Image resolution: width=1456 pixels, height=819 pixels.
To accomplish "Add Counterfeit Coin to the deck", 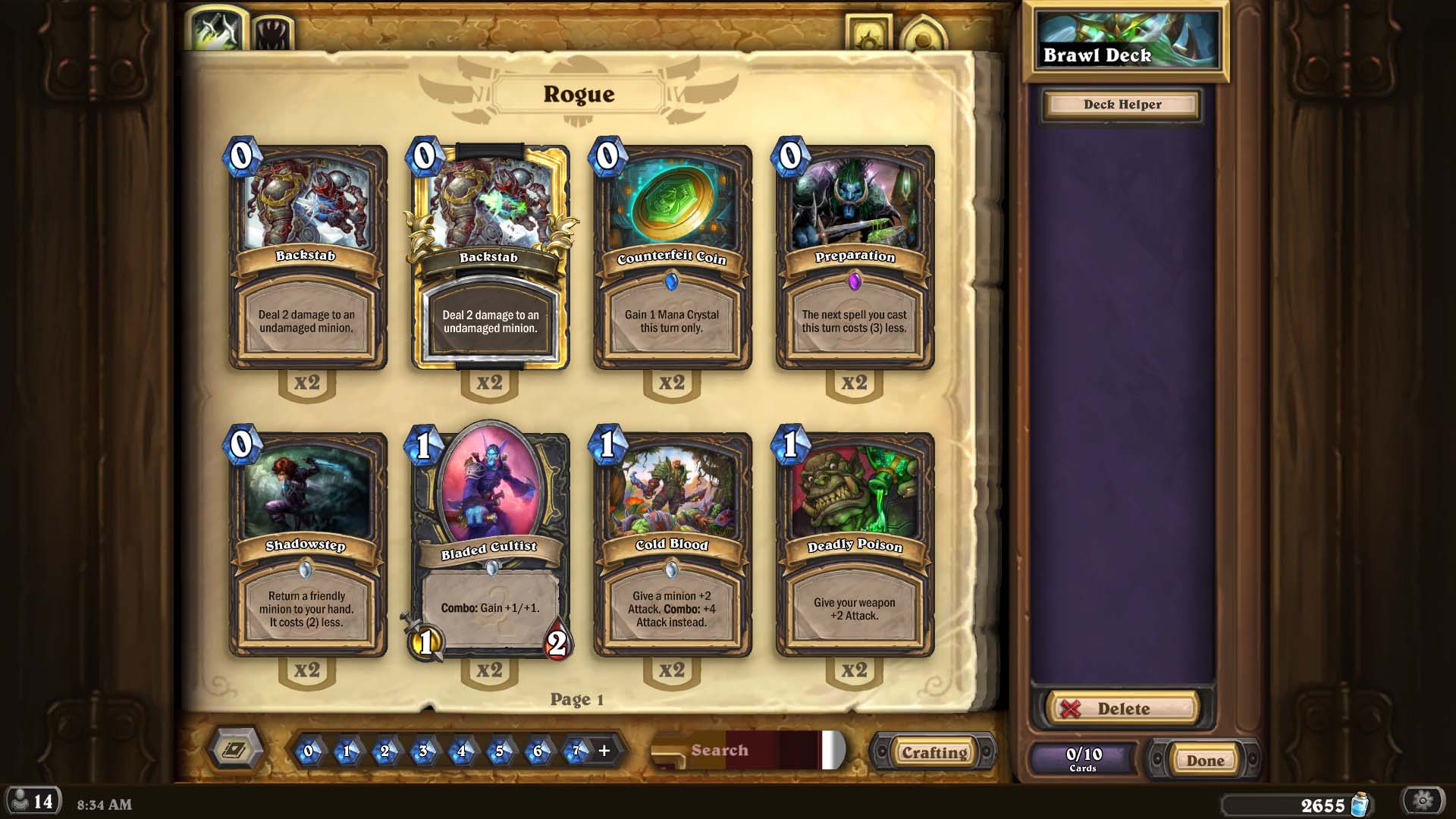I will tap(672, 258).
